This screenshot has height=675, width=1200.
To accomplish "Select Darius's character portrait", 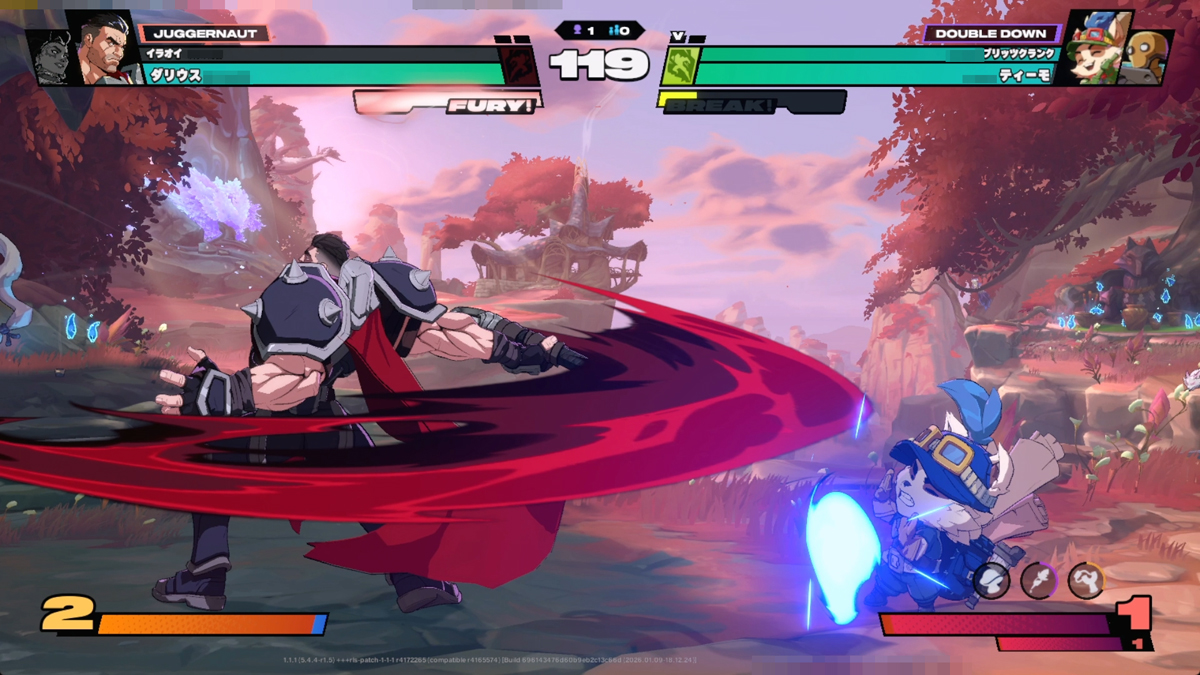I will point(104,47).
